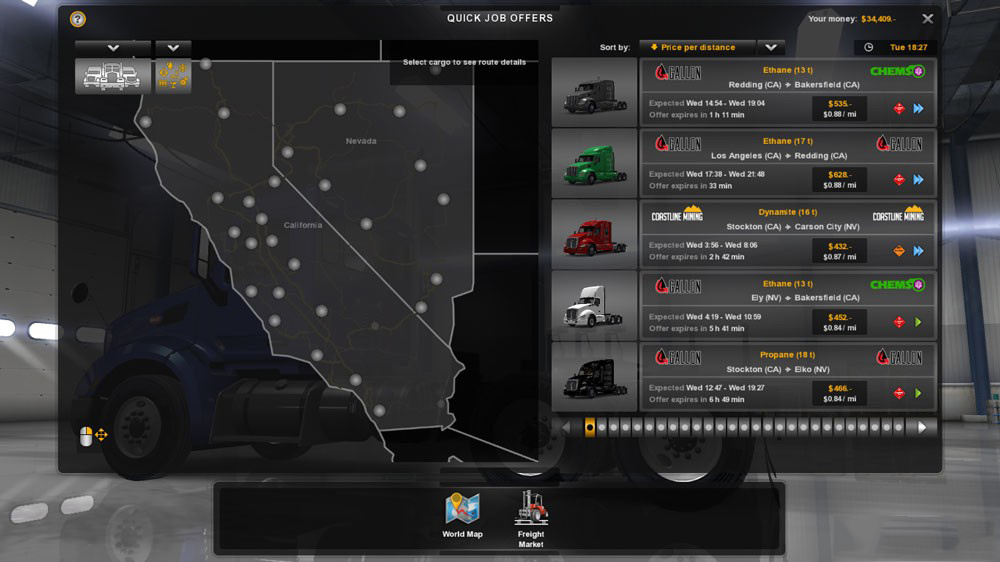This screenshot has width=1000, height=562.
Task: Open the Price per distance sort dropdown
Action: point(770,47)
